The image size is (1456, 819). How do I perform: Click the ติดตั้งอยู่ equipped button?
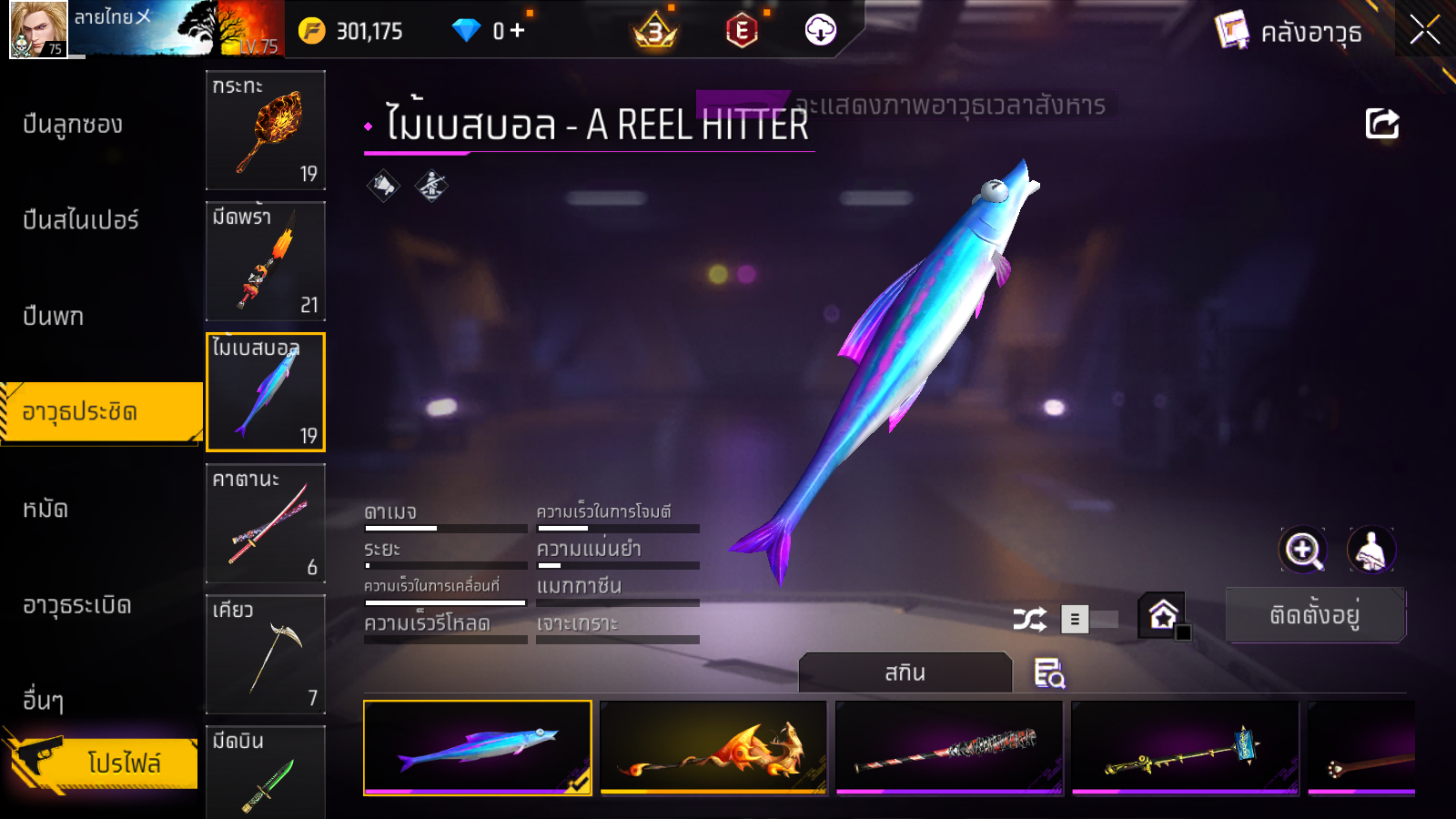pyautogui.click(x=1315, y=615)
